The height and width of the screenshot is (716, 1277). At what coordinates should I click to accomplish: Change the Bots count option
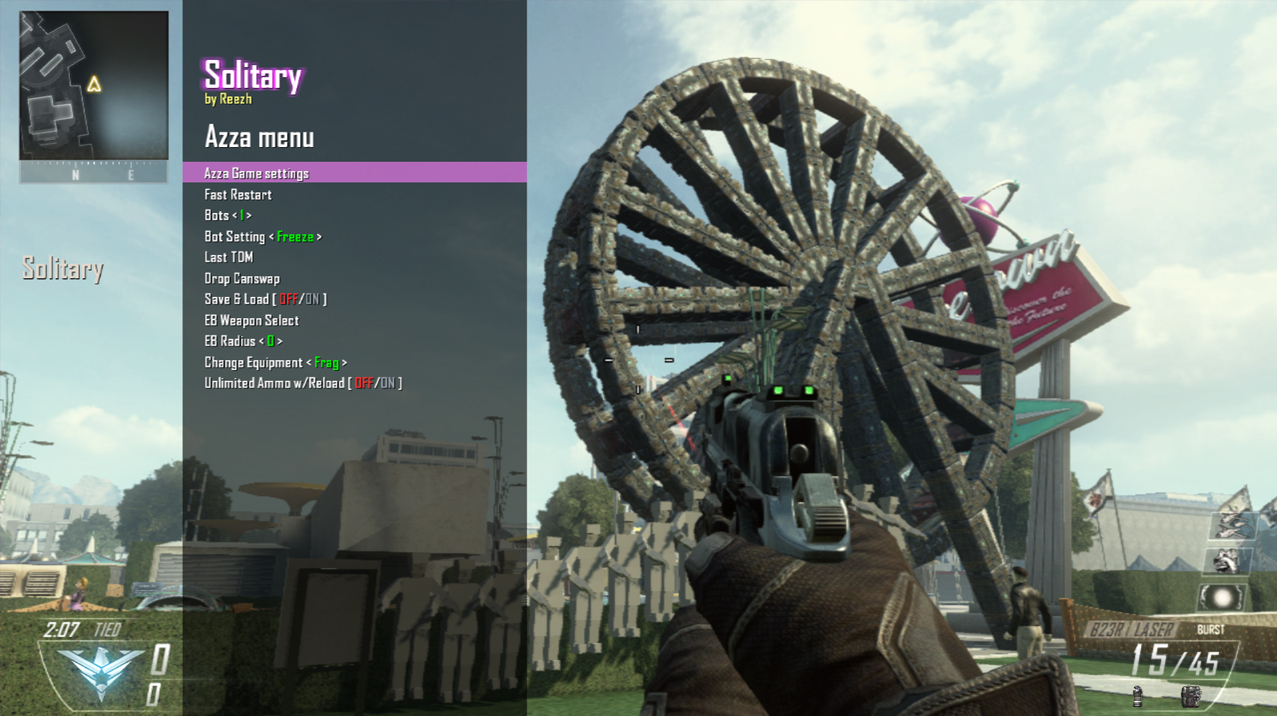(228, 216)
